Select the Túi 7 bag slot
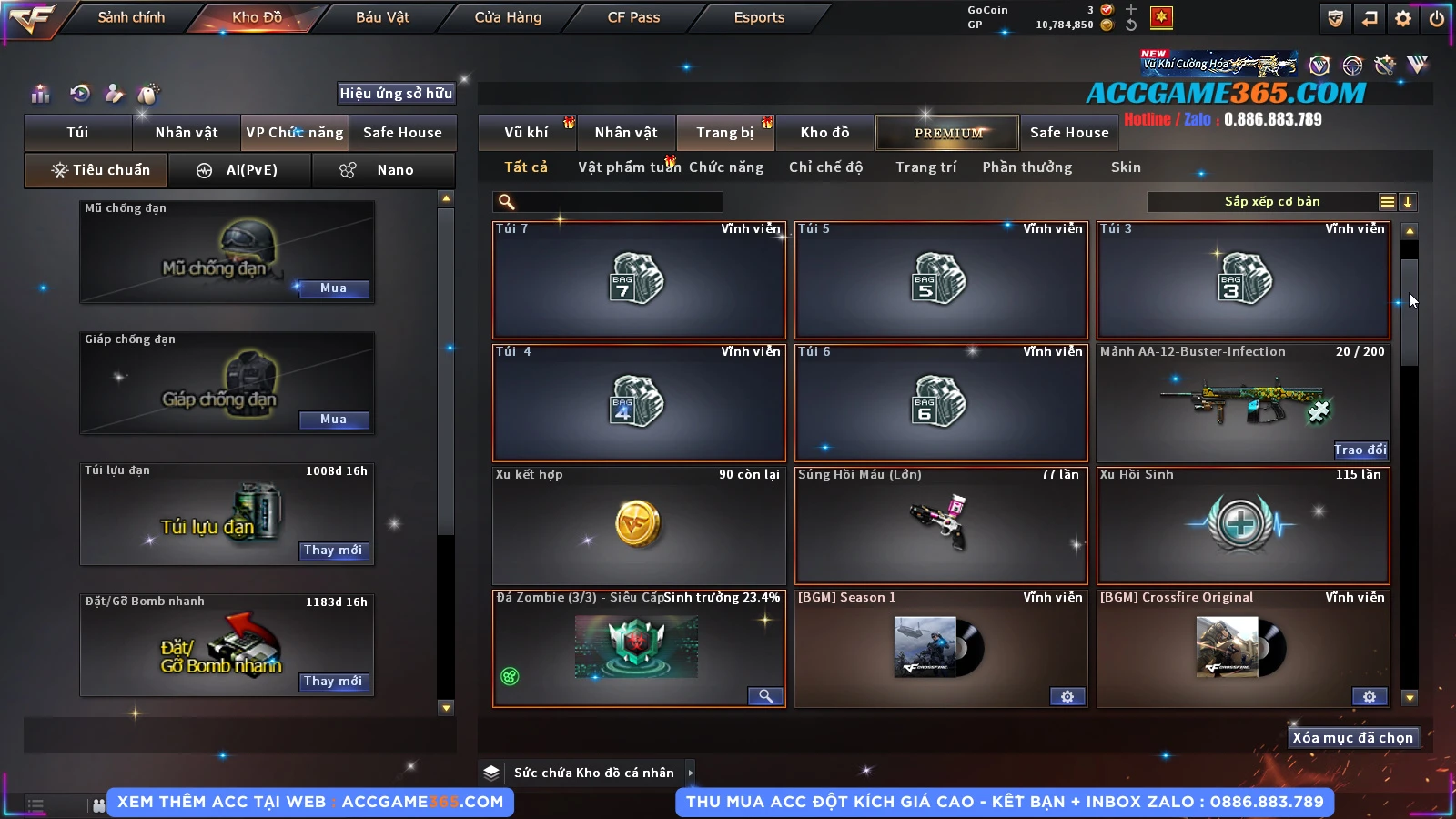 point(639,279)
